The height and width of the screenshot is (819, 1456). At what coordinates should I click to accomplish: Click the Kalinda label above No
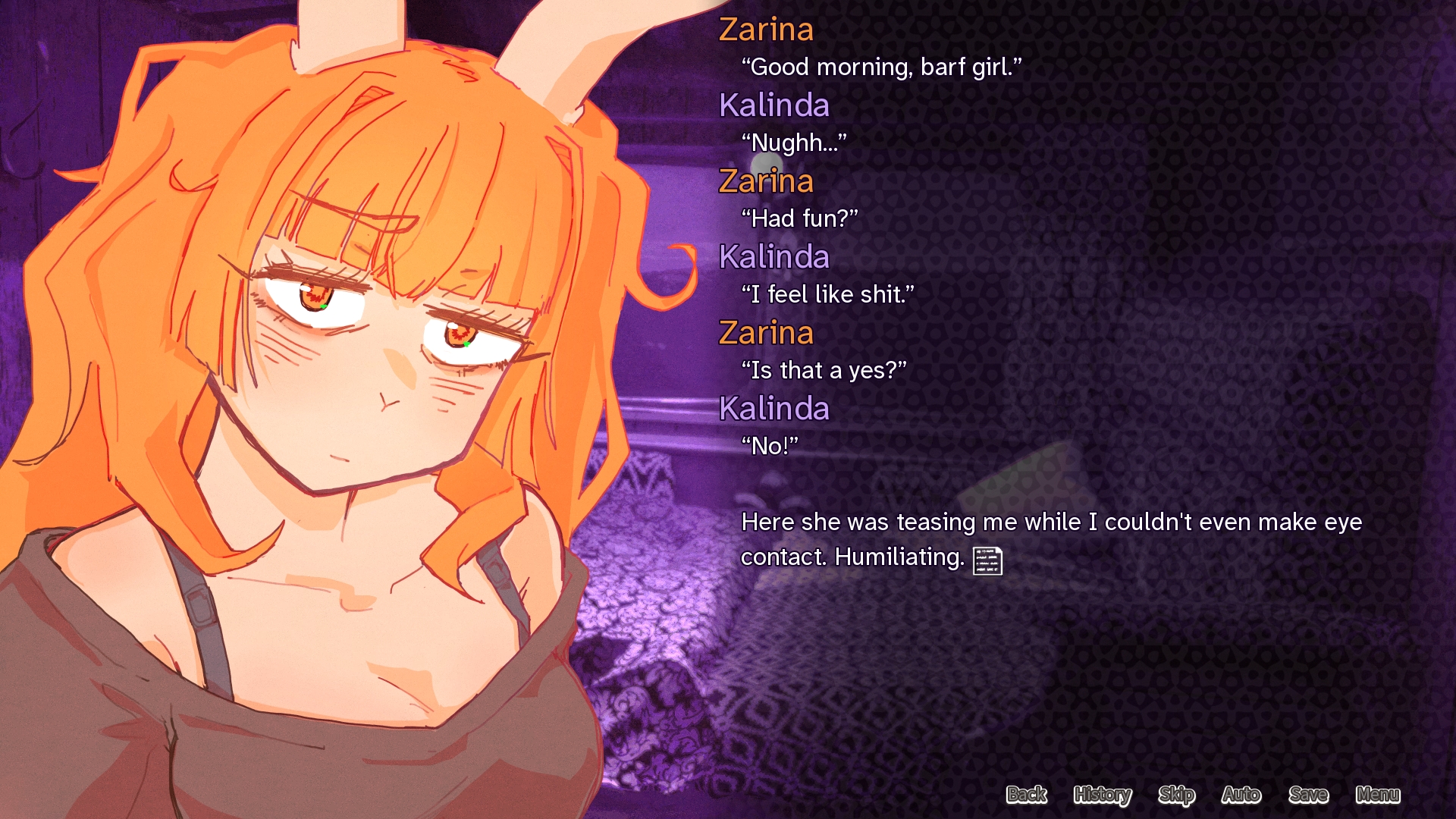point(774,409)
